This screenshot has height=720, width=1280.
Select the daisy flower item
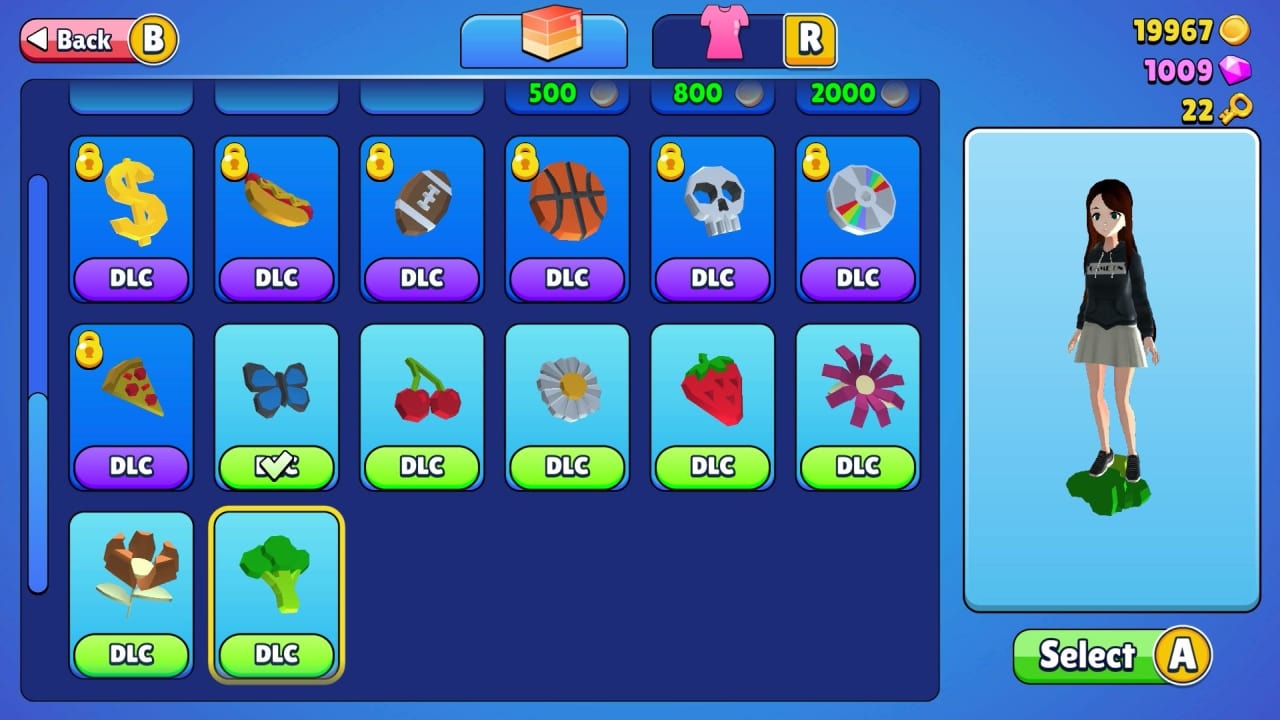tap(567, 398)
